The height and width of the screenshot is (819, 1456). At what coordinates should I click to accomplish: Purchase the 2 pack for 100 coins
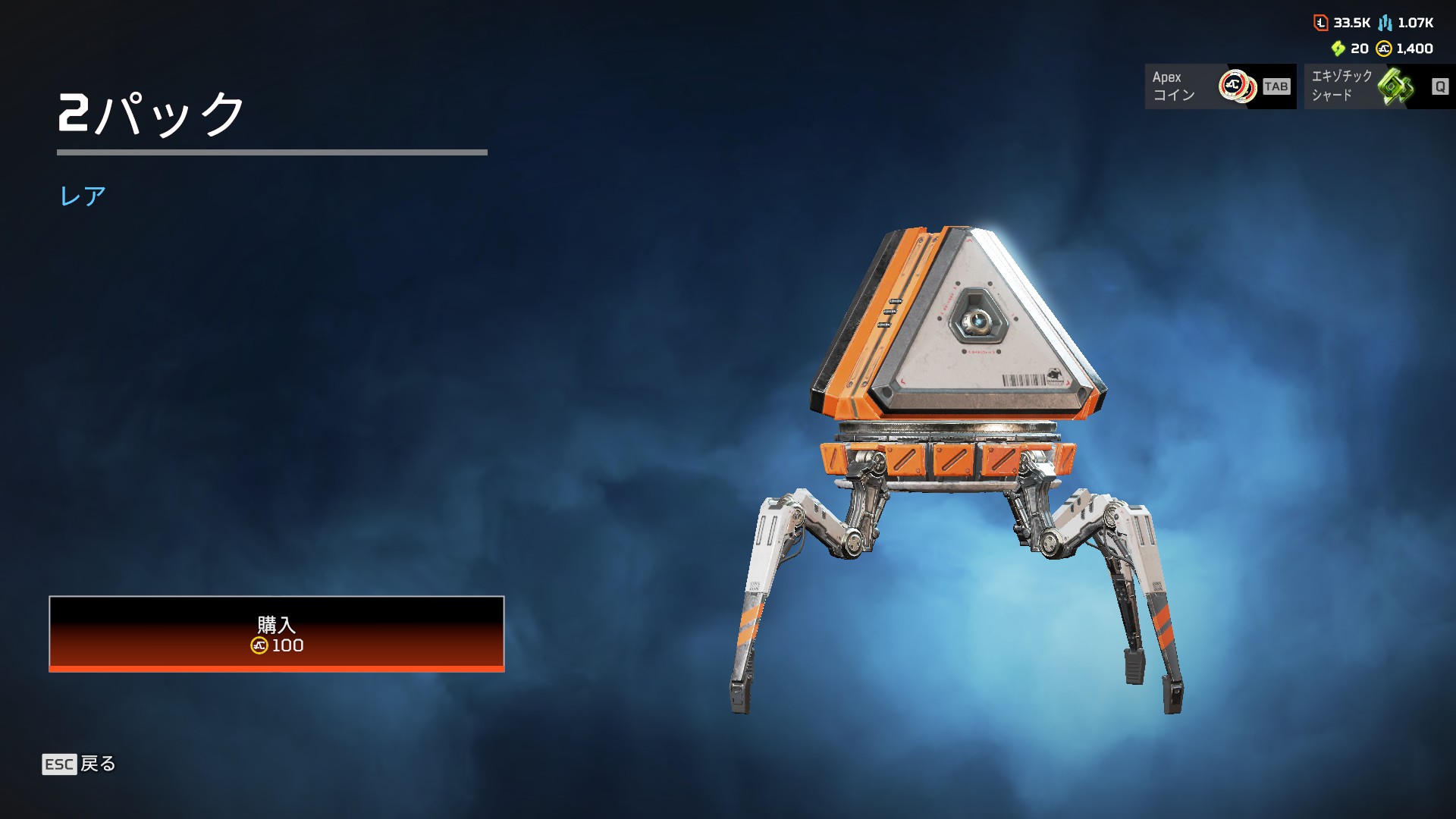[x=277, y=634]
